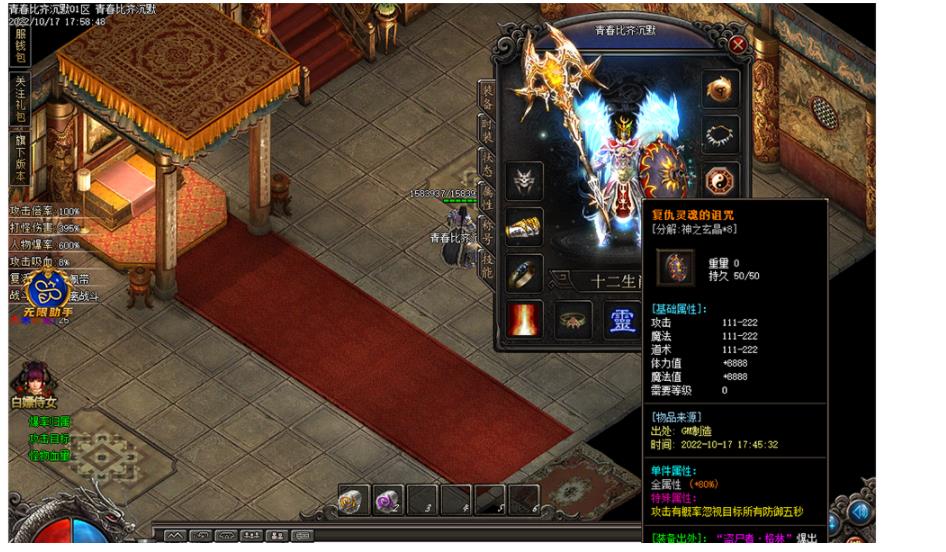This screenshot has height=552, width=946.
Task: Use the golden scroll in hotbar slot 1
Action: 352,499
